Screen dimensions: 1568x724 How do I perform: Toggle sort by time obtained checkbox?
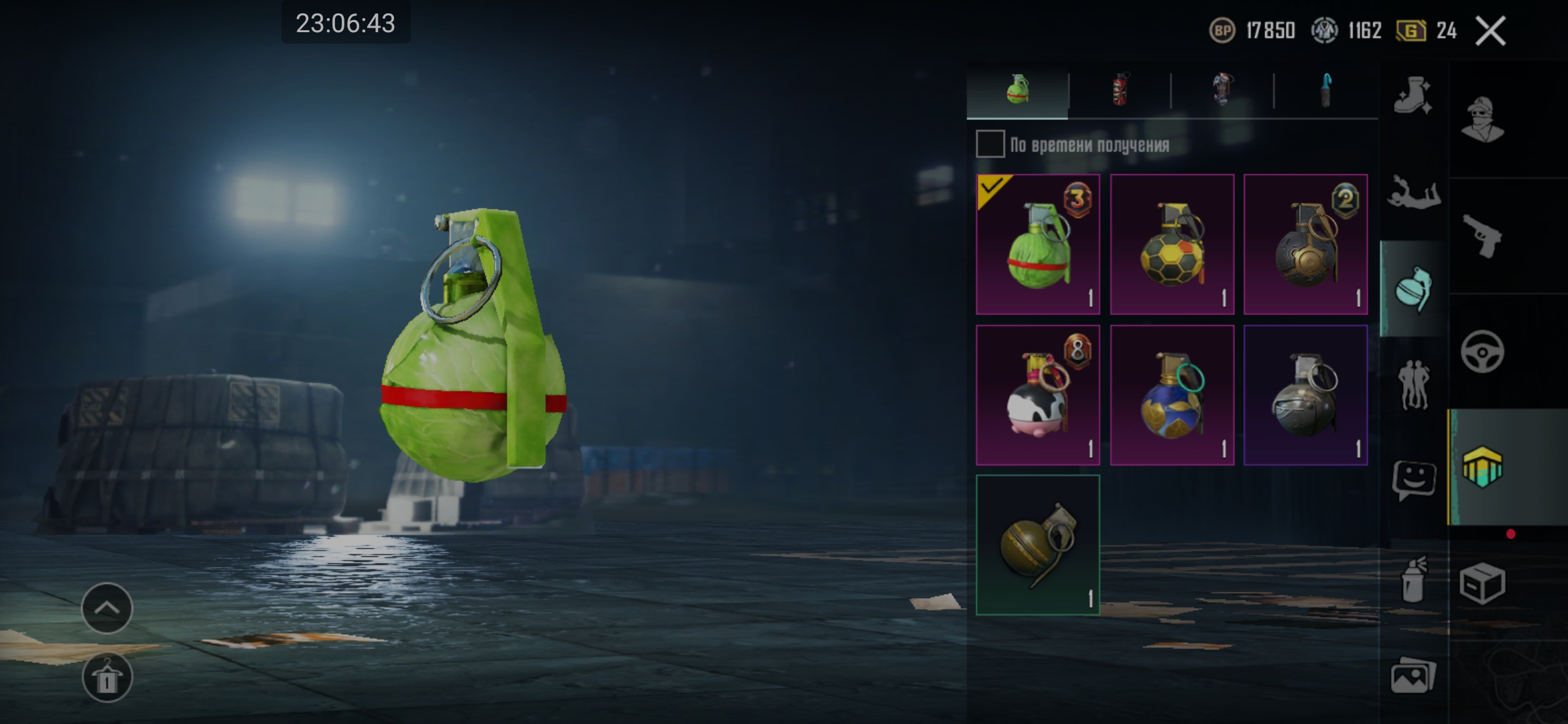click(x=990, y=144)
